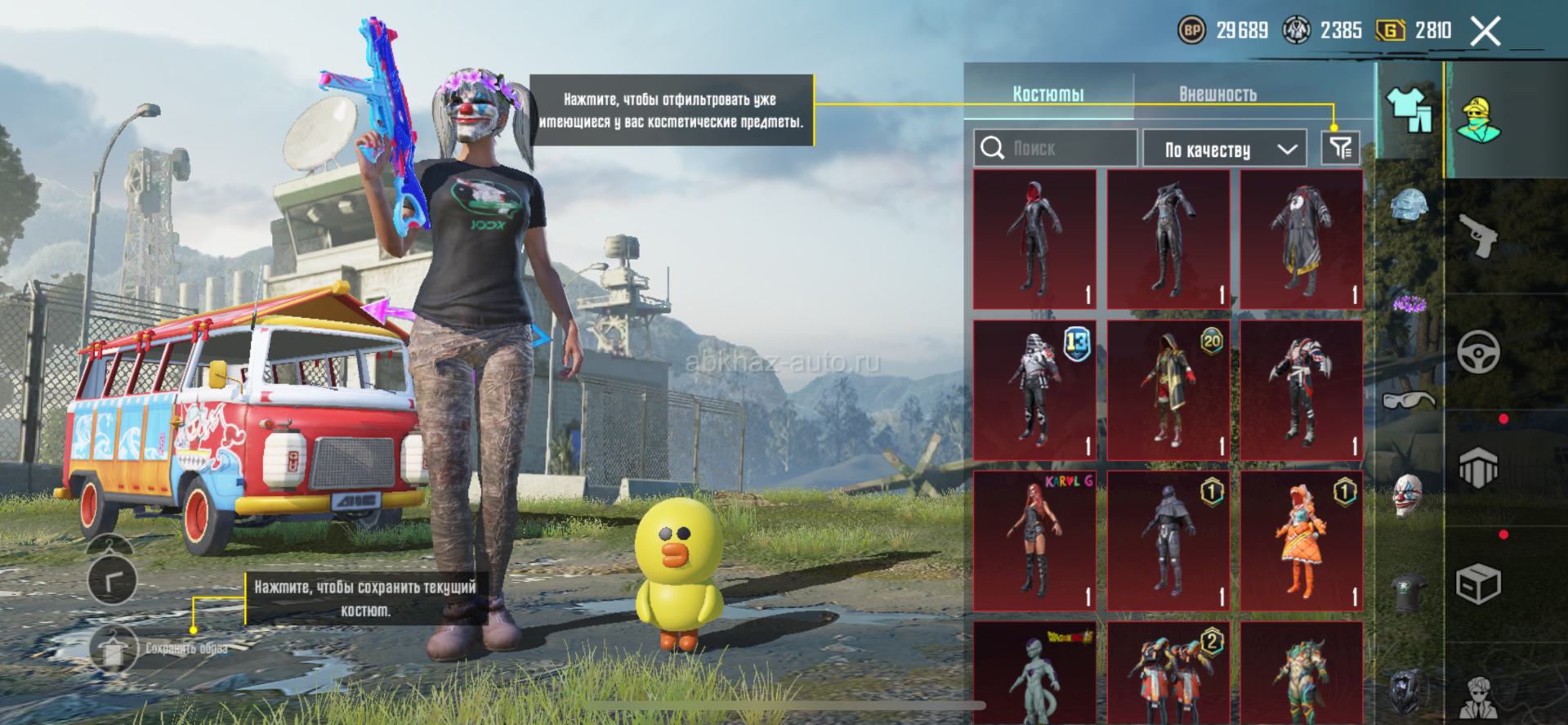The image size is (1568, 725).
Task: Select the equipped purple flower wreath slot
Action: coord(1409,305)
